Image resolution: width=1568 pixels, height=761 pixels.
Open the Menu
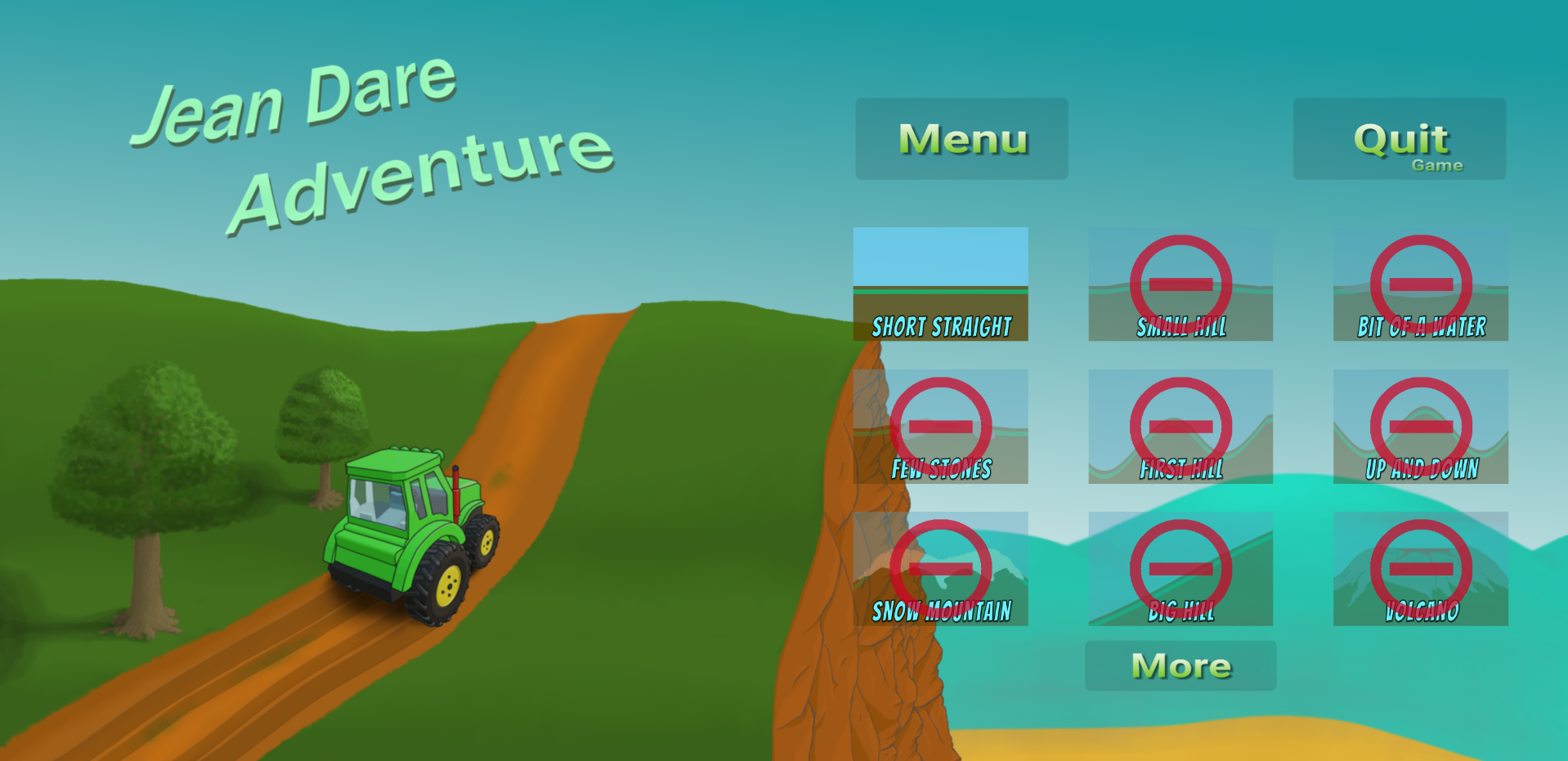pyautogui.click(x=961, y=139)
